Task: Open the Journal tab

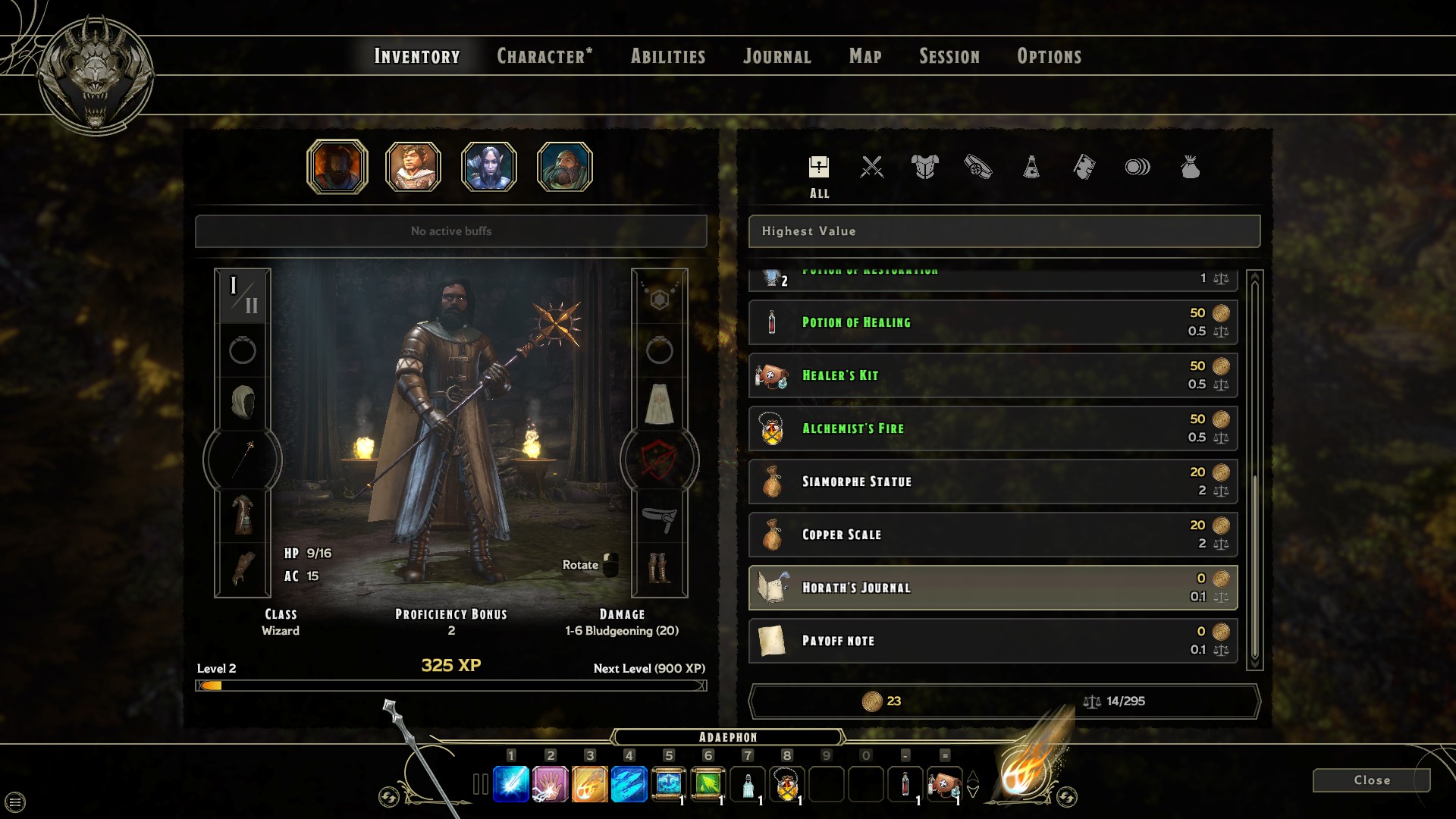Action: click(777, 56)
